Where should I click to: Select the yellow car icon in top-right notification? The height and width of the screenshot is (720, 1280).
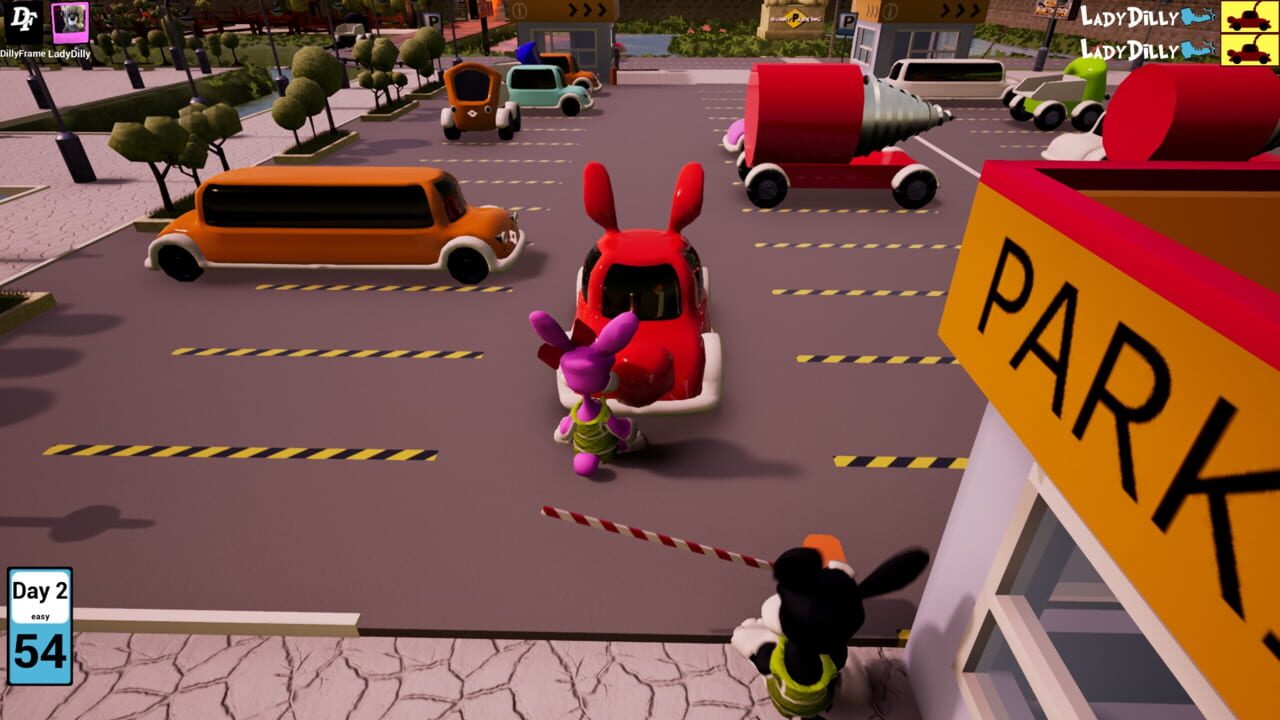[x=1248, y=16]
